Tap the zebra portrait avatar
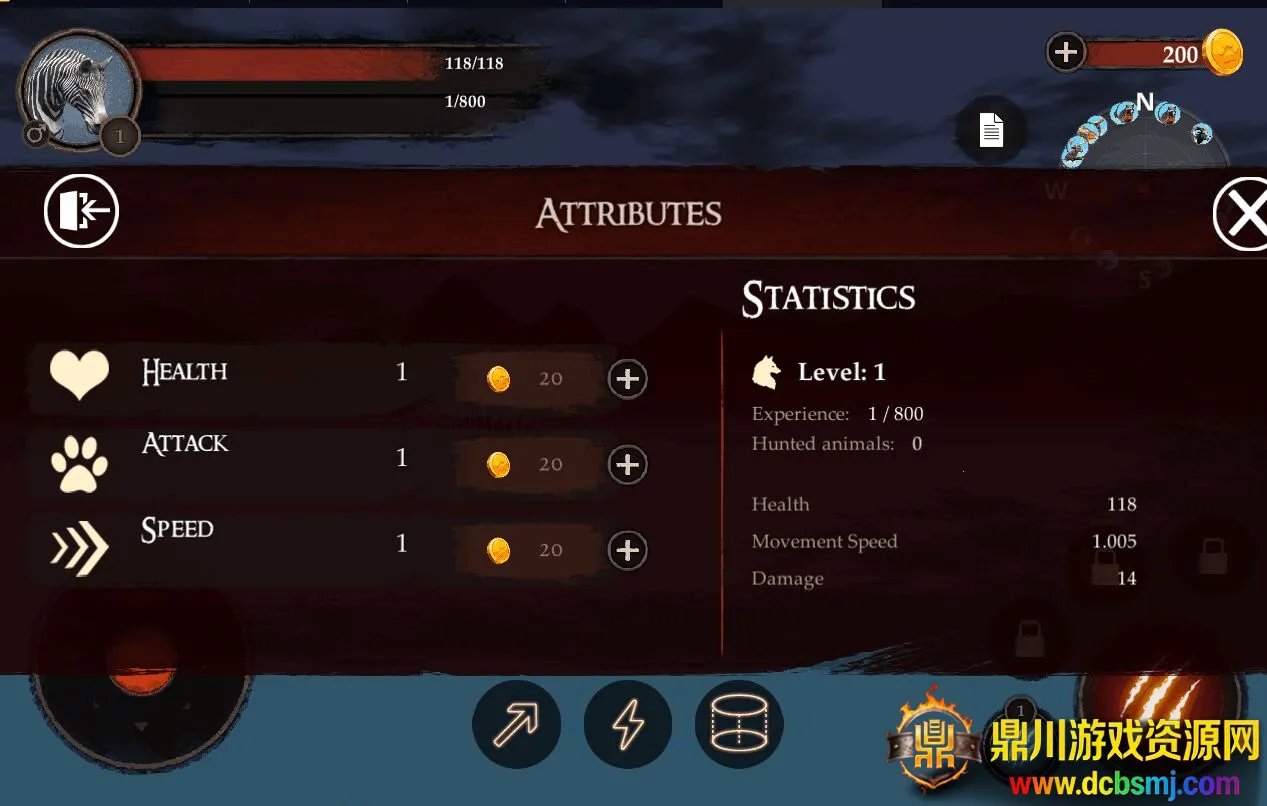This screenshot has height=806, width=1267. coord(78,90)
